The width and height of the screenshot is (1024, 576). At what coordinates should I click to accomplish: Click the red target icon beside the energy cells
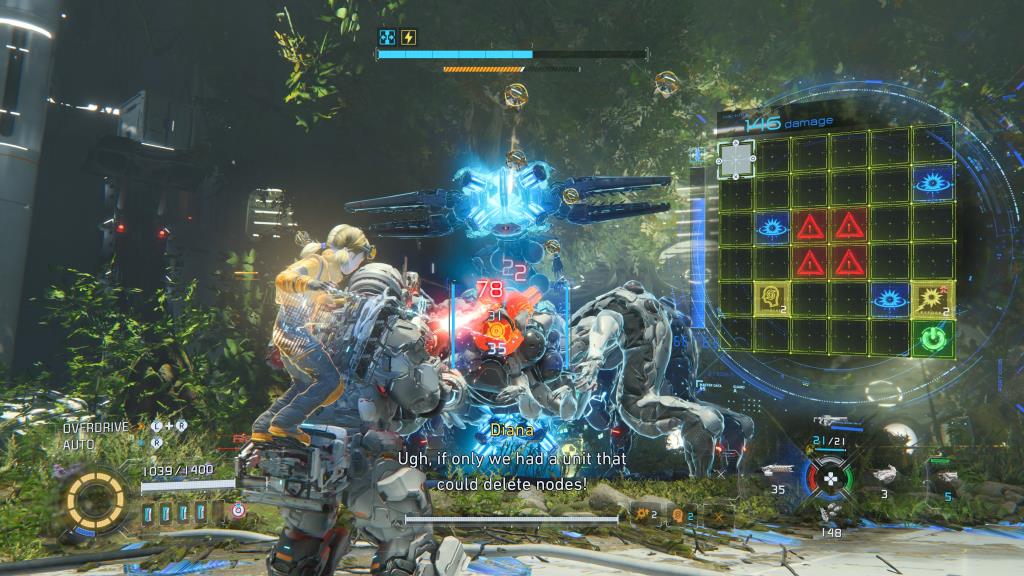pyautogui.click(x=238, y=511)
